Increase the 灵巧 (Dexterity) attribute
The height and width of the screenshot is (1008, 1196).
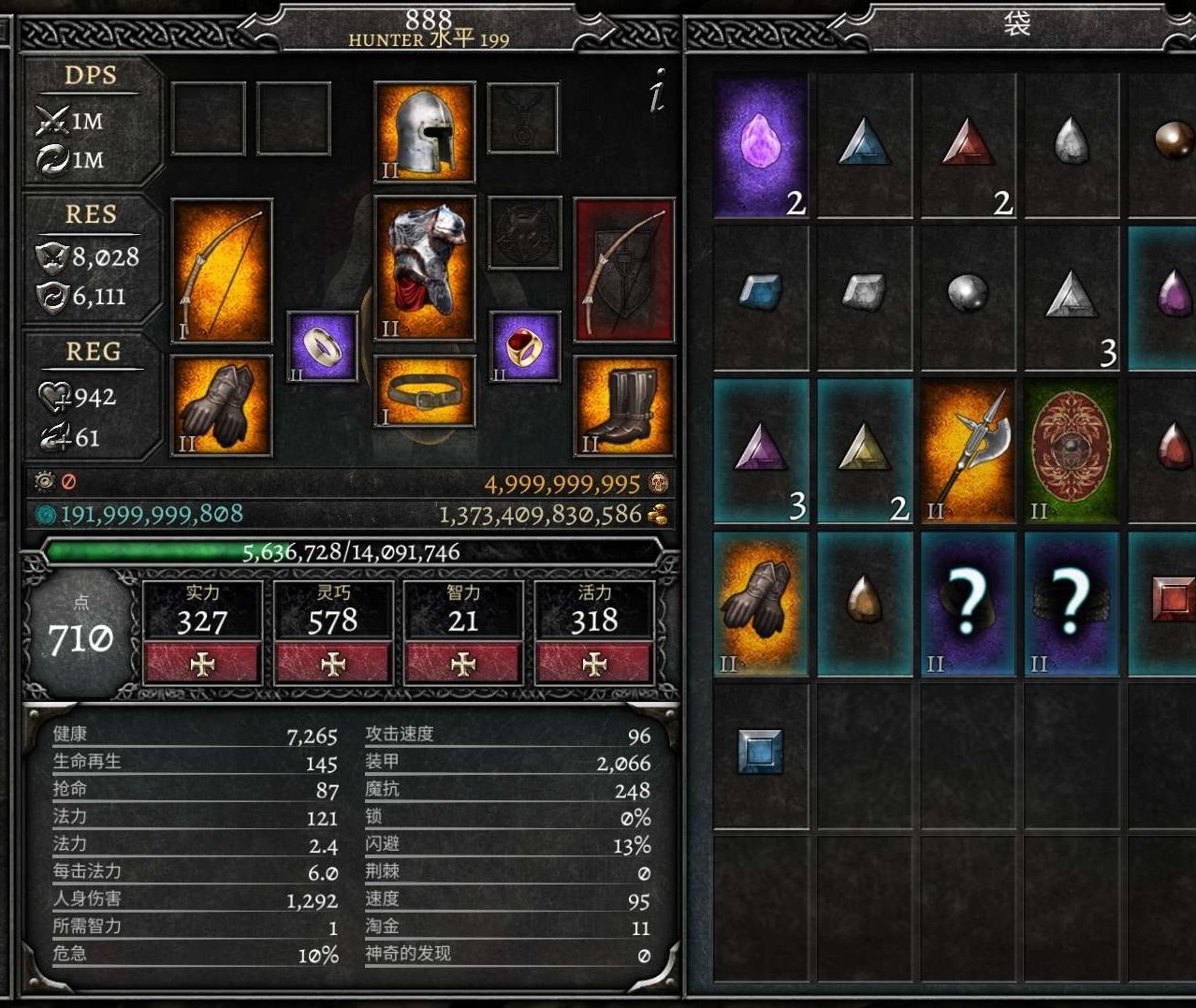(333, 663)
